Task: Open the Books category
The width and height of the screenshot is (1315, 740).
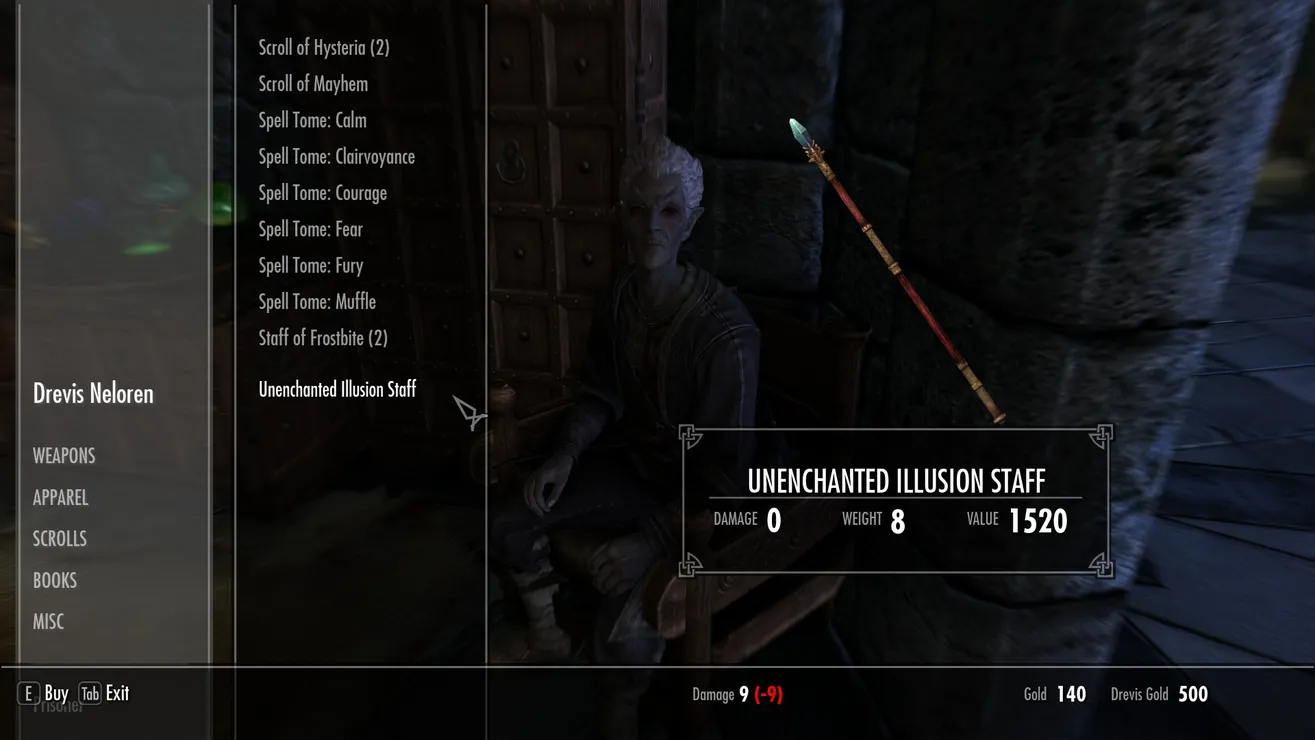Action: coord(54,580)
